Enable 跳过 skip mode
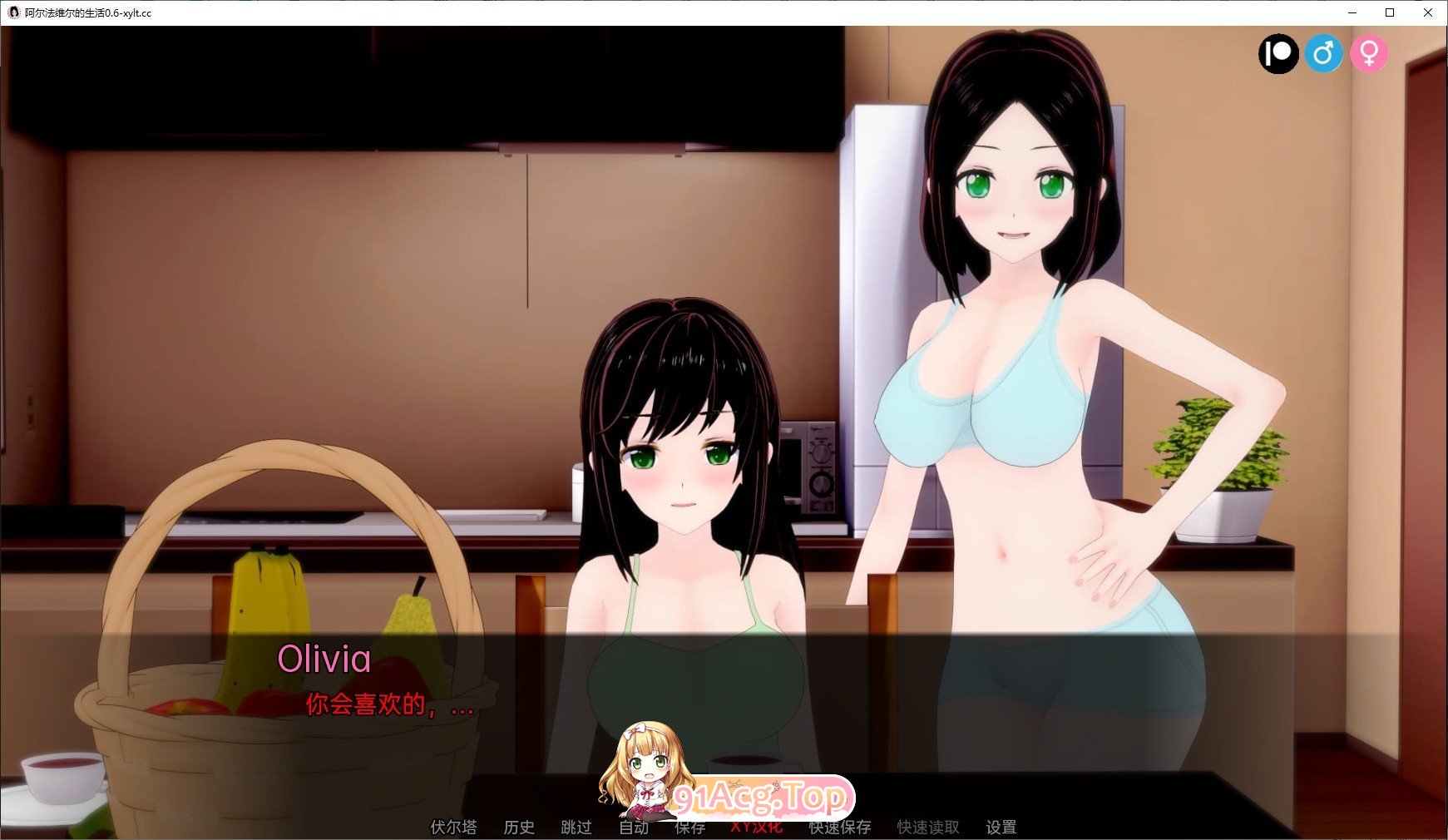The height and width of the screenshot is (840, 1448). [576, 828]
